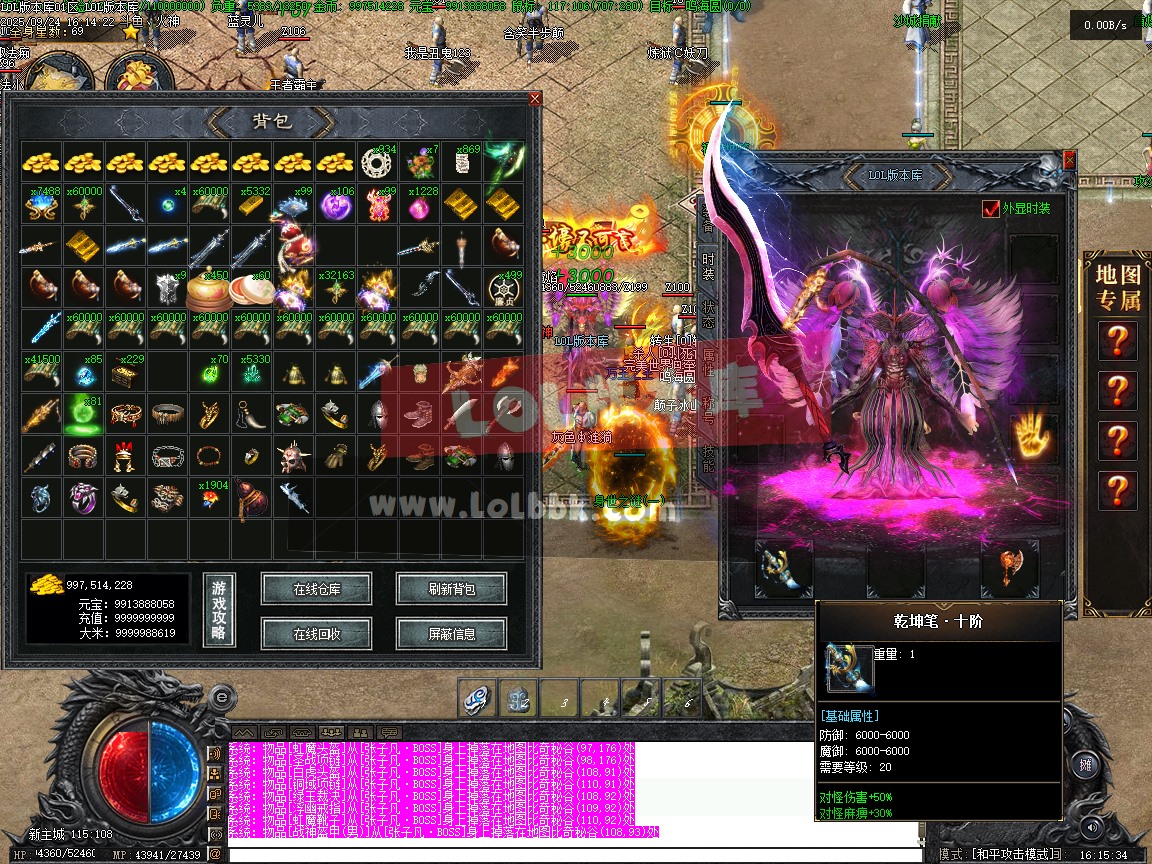The image size is (1152, 864).
Task: Open the 游戏攻略 game guide
Action: (x=219, y=610)
